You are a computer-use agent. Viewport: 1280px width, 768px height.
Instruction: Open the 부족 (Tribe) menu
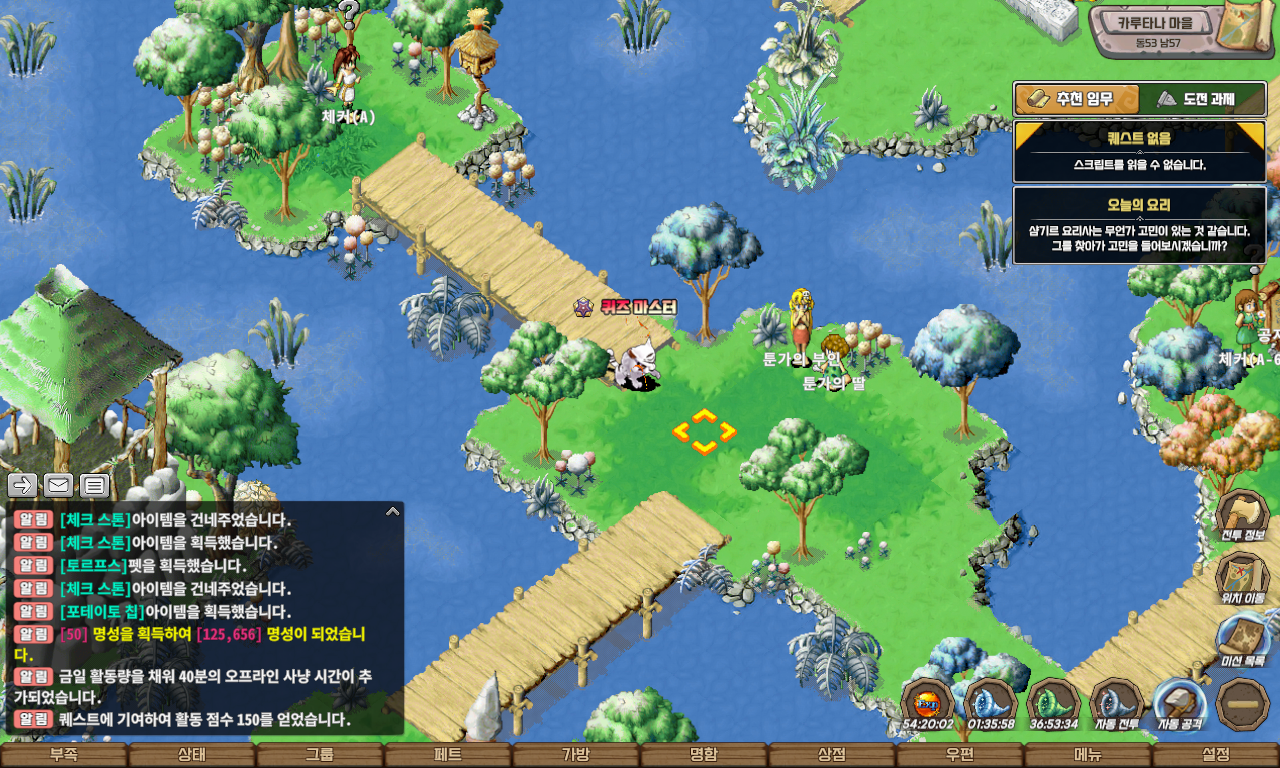point(64,755)
